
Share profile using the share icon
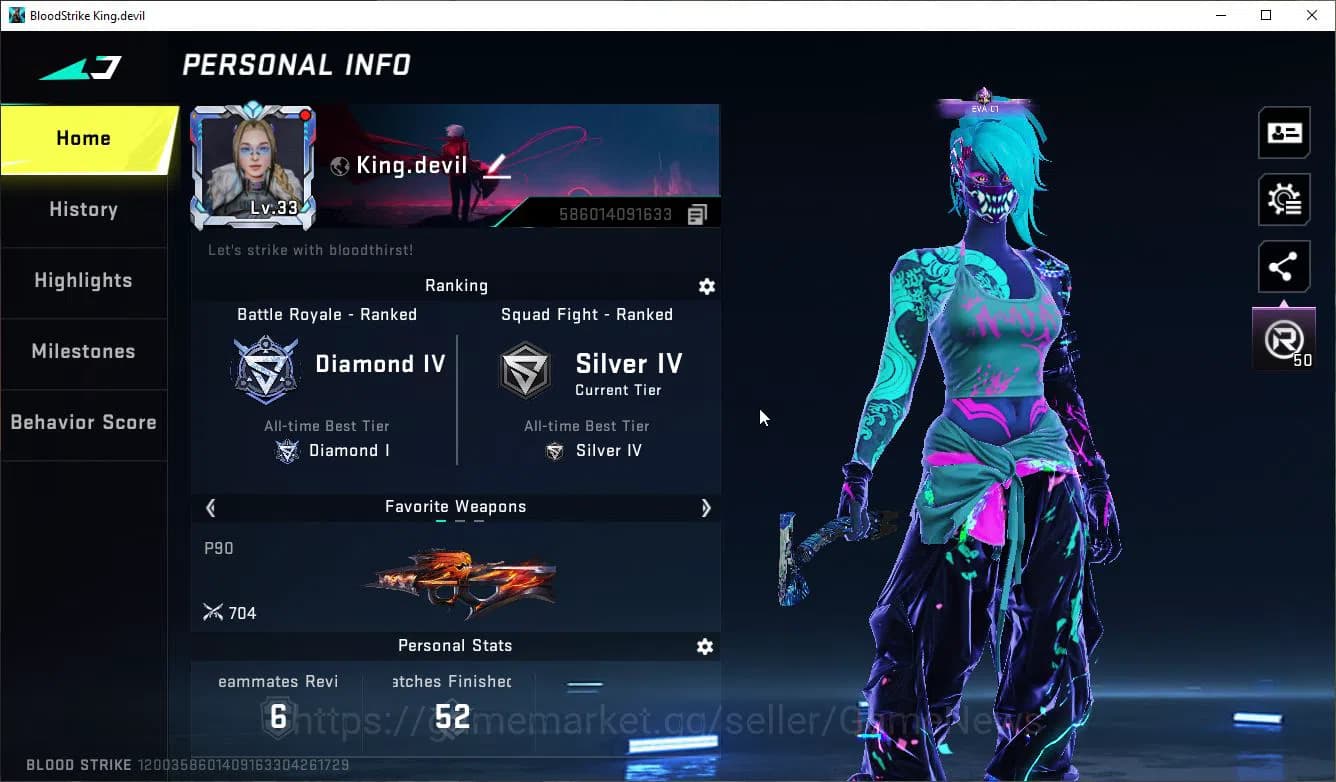(1284, 266)
